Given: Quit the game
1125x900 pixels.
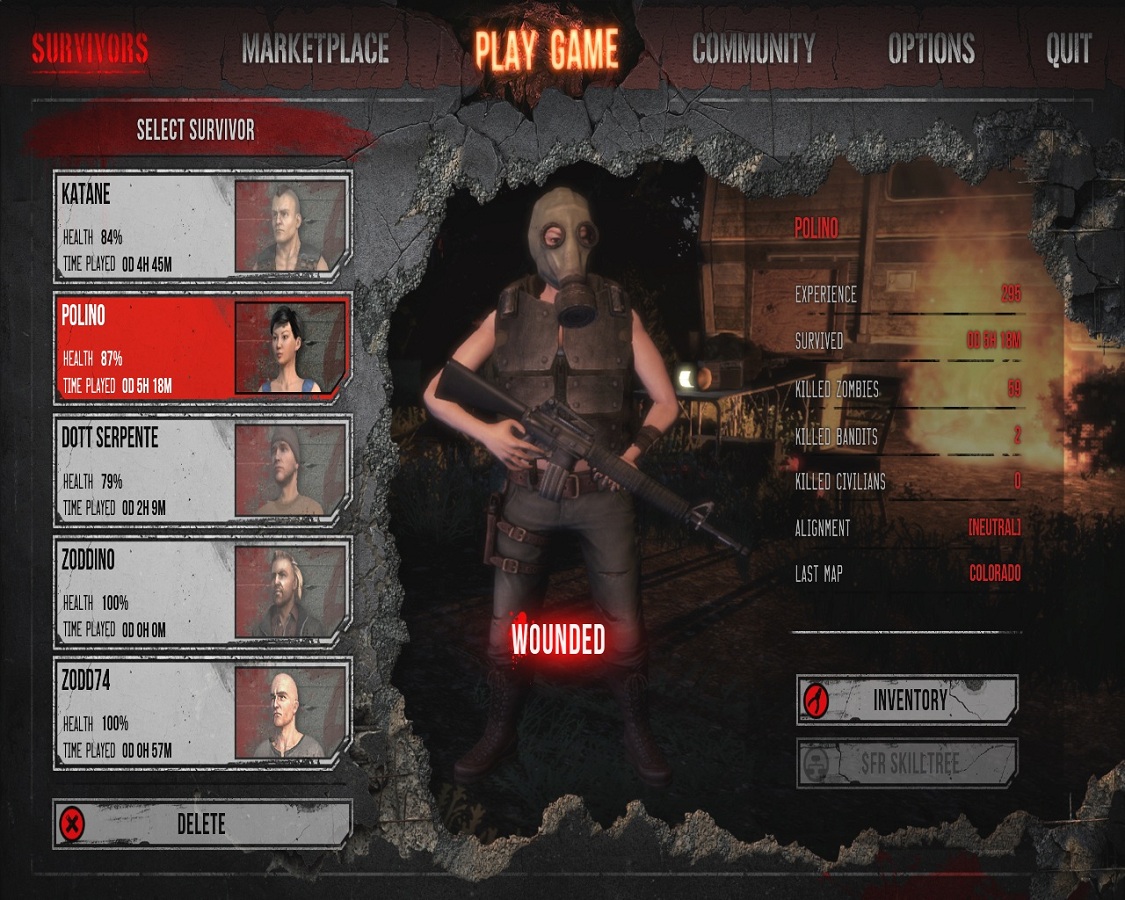Looking at the screenshot, I should pos(1068,49).
